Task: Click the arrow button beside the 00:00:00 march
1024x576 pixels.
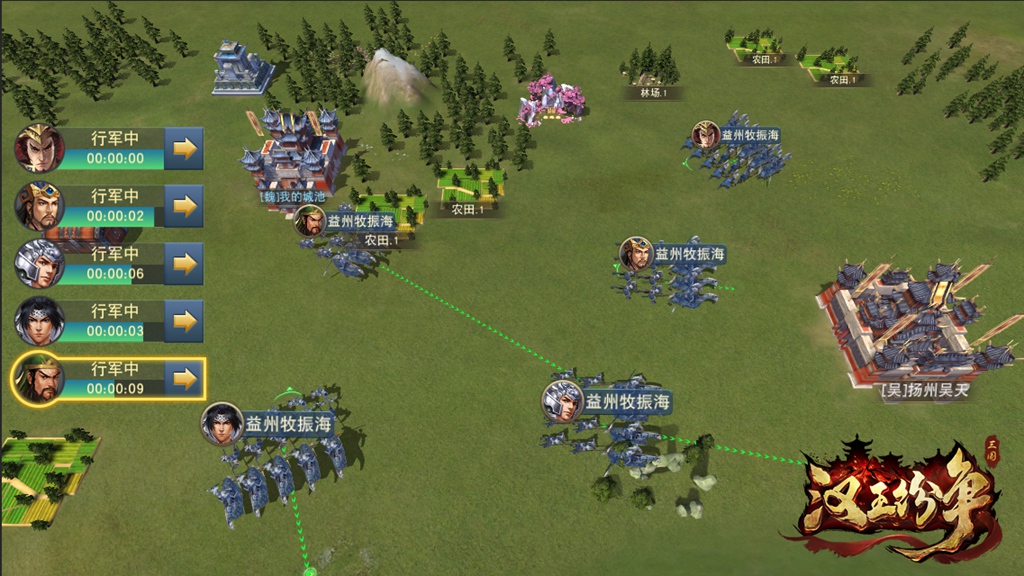Action: tap(183, 148)
